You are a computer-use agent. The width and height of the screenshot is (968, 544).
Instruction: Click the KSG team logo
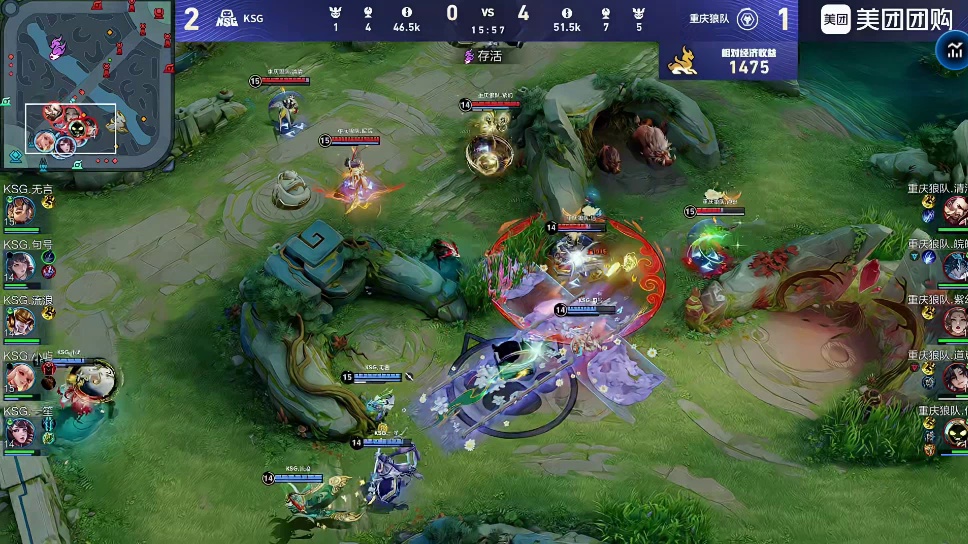pyautogui.click(x=227, y=18)
